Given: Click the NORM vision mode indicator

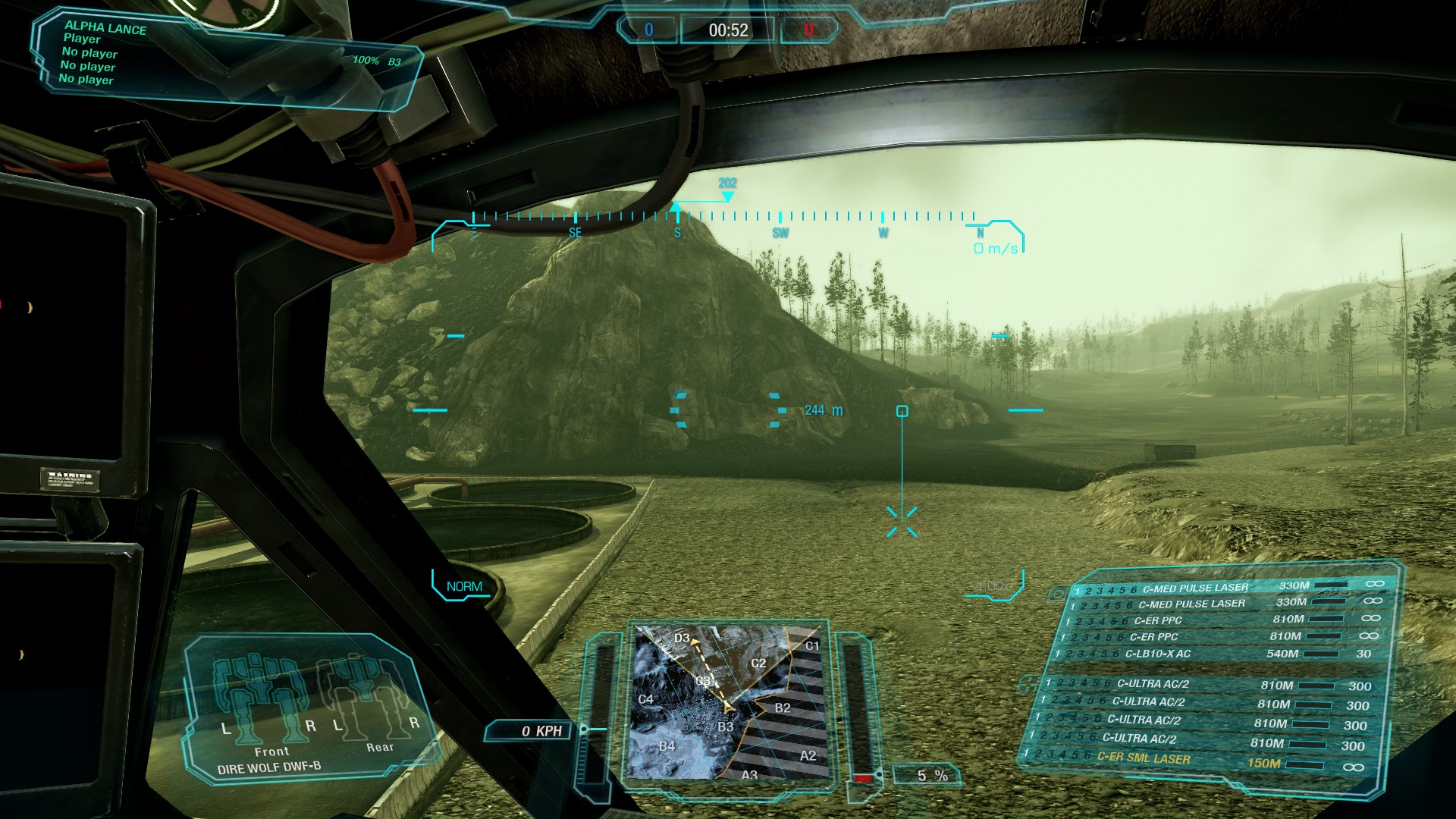Looking at the screenshot, I should point(464,586).
